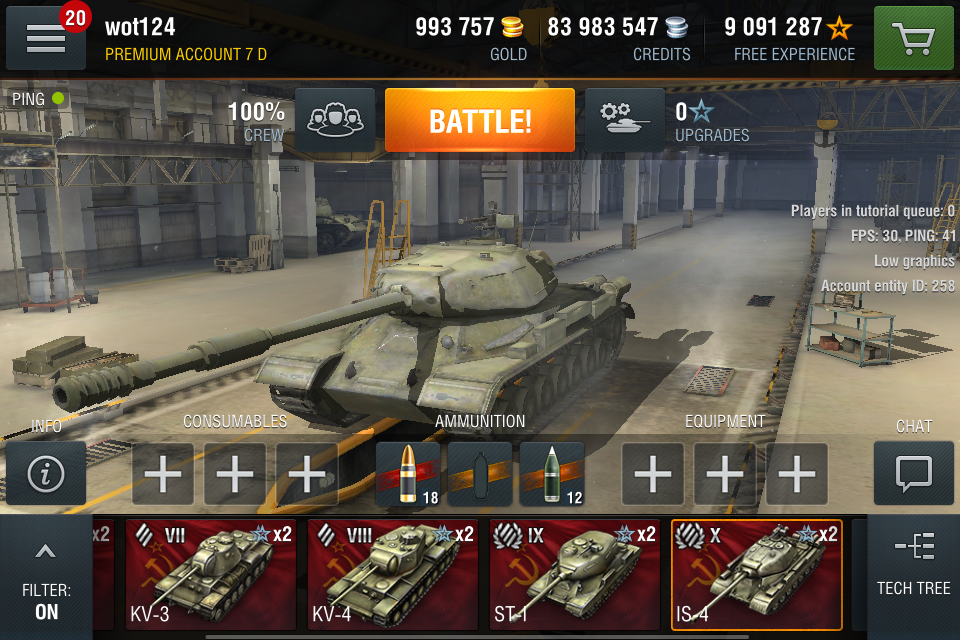Viewport: 960px width, 640px height.
Task: Open the chat window
Action: 913,474
